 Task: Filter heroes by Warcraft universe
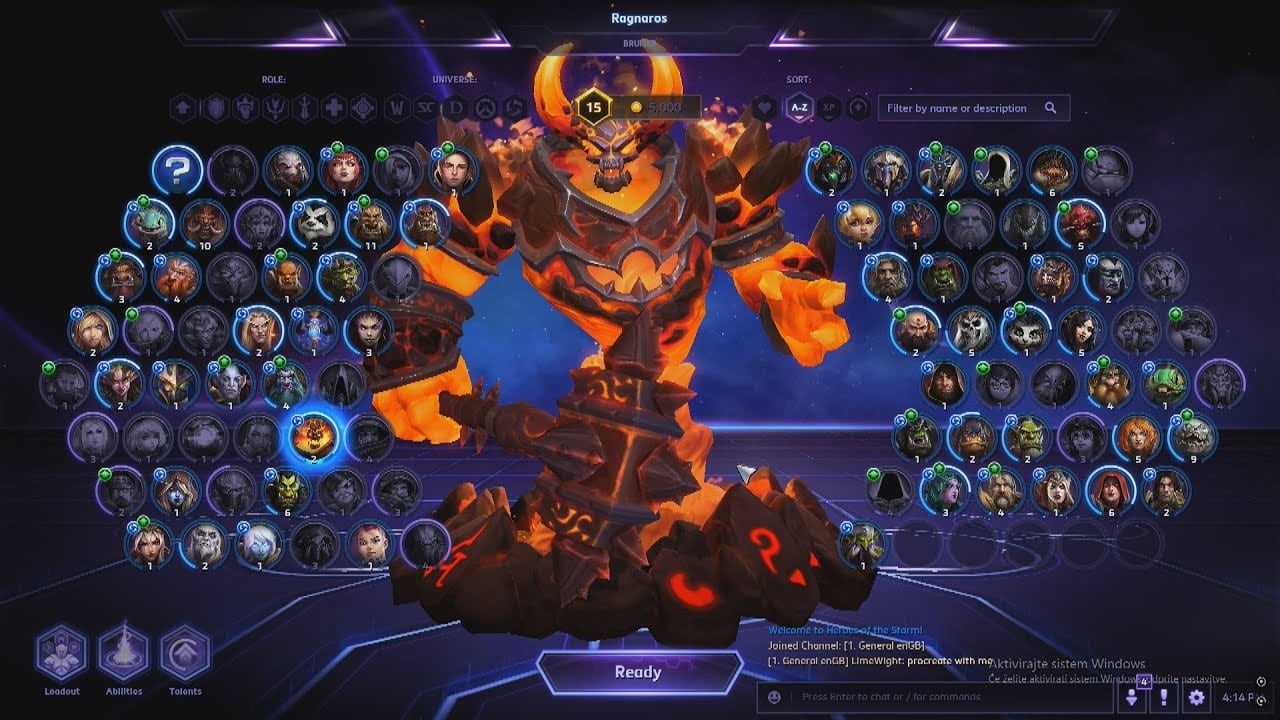[398, 108]
